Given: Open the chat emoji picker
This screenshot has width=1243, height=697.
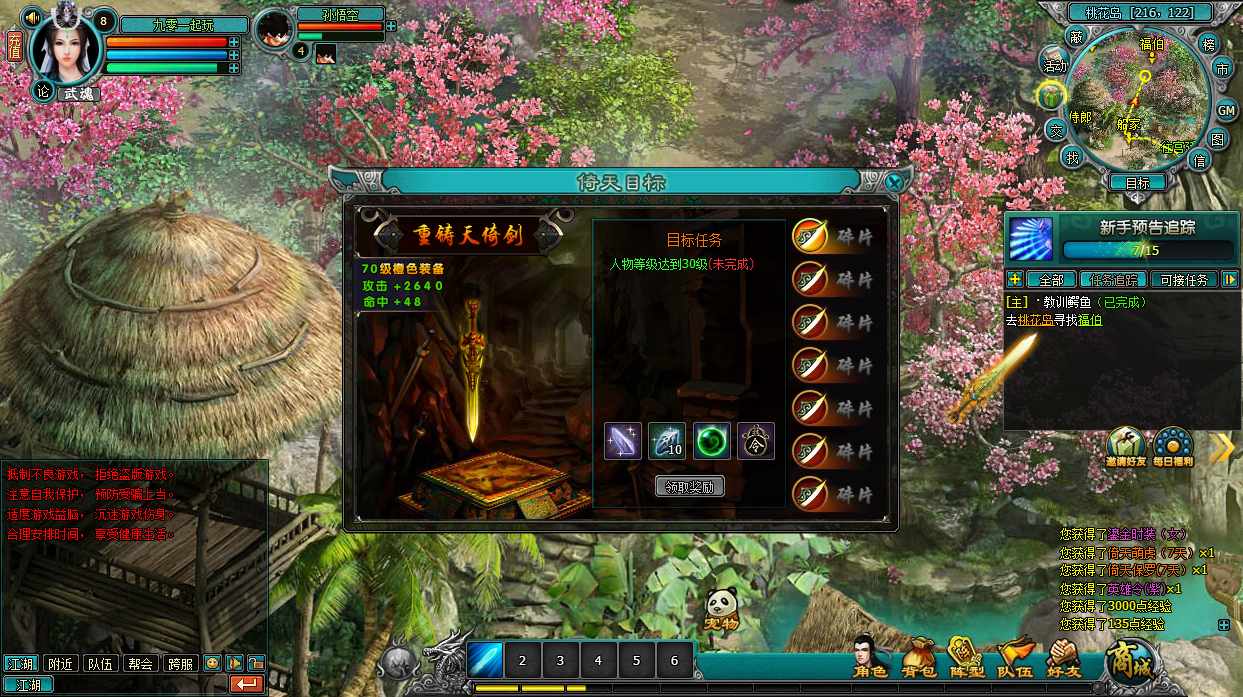Looking at the screenshot, I should coord(212,663).
